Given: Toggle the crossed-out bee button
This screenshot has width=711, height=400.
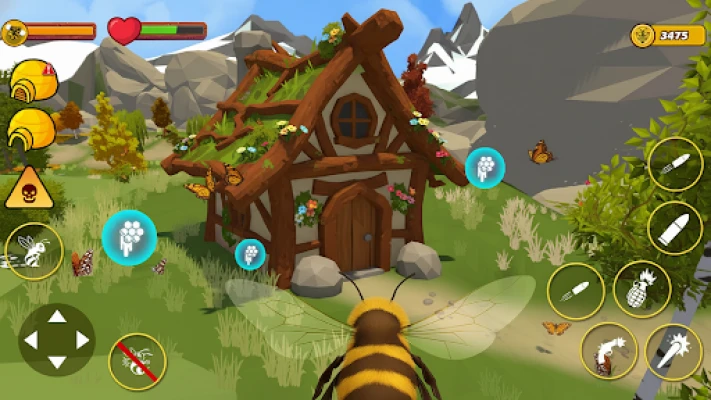Looking at the screenshot, I should (137, 361).
